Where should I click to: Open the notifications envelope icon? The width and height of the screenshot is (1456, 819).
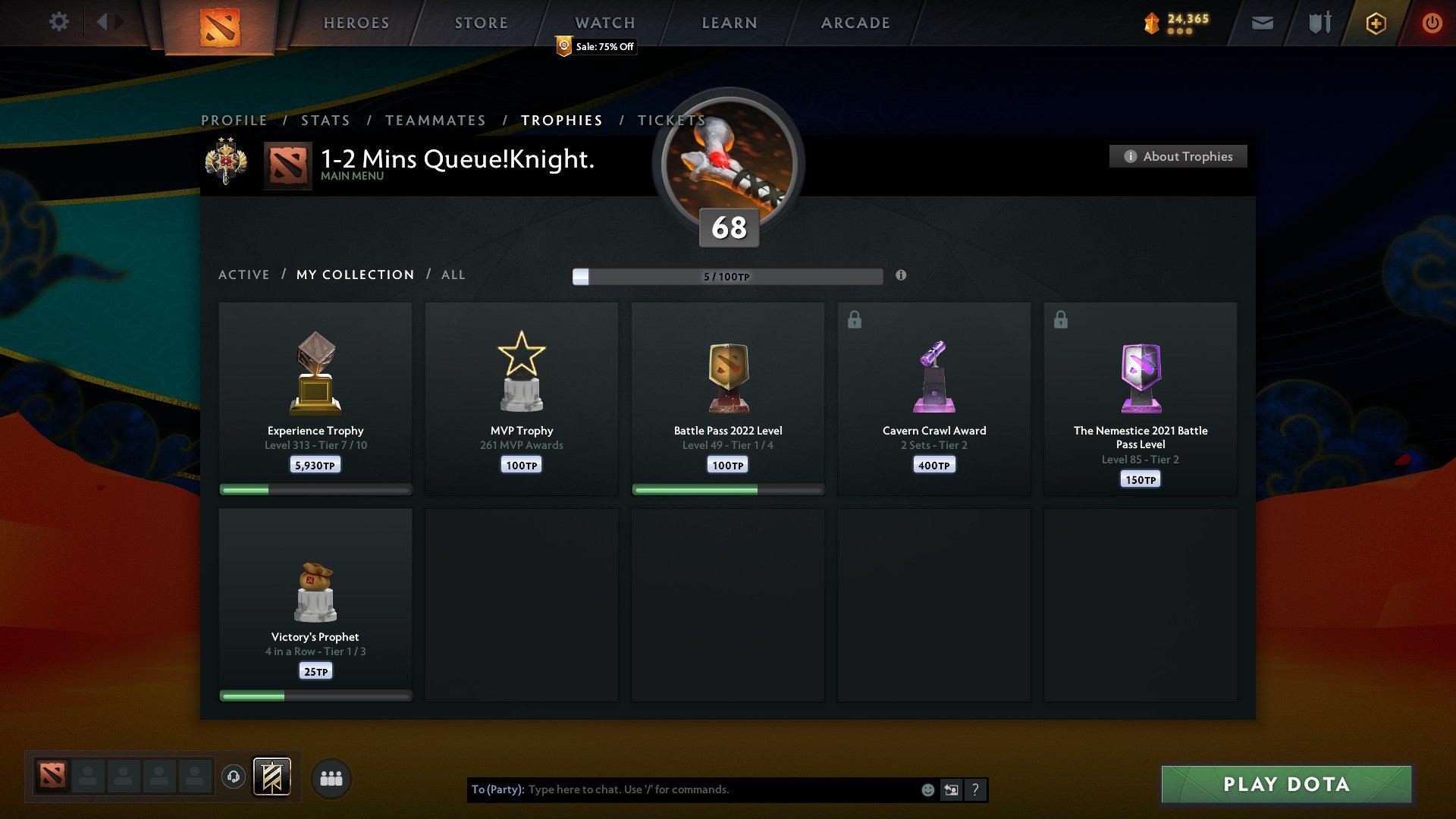point(1263,23)
